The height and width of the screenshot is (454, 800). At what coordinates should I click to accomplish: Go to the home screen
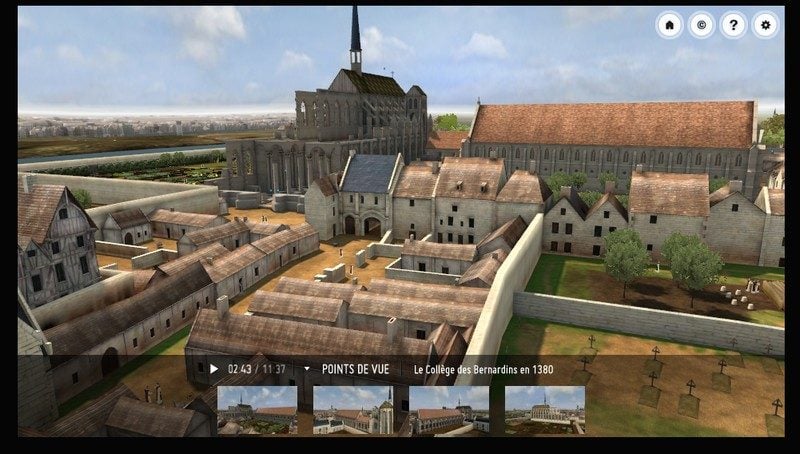(x=669, y=25)
